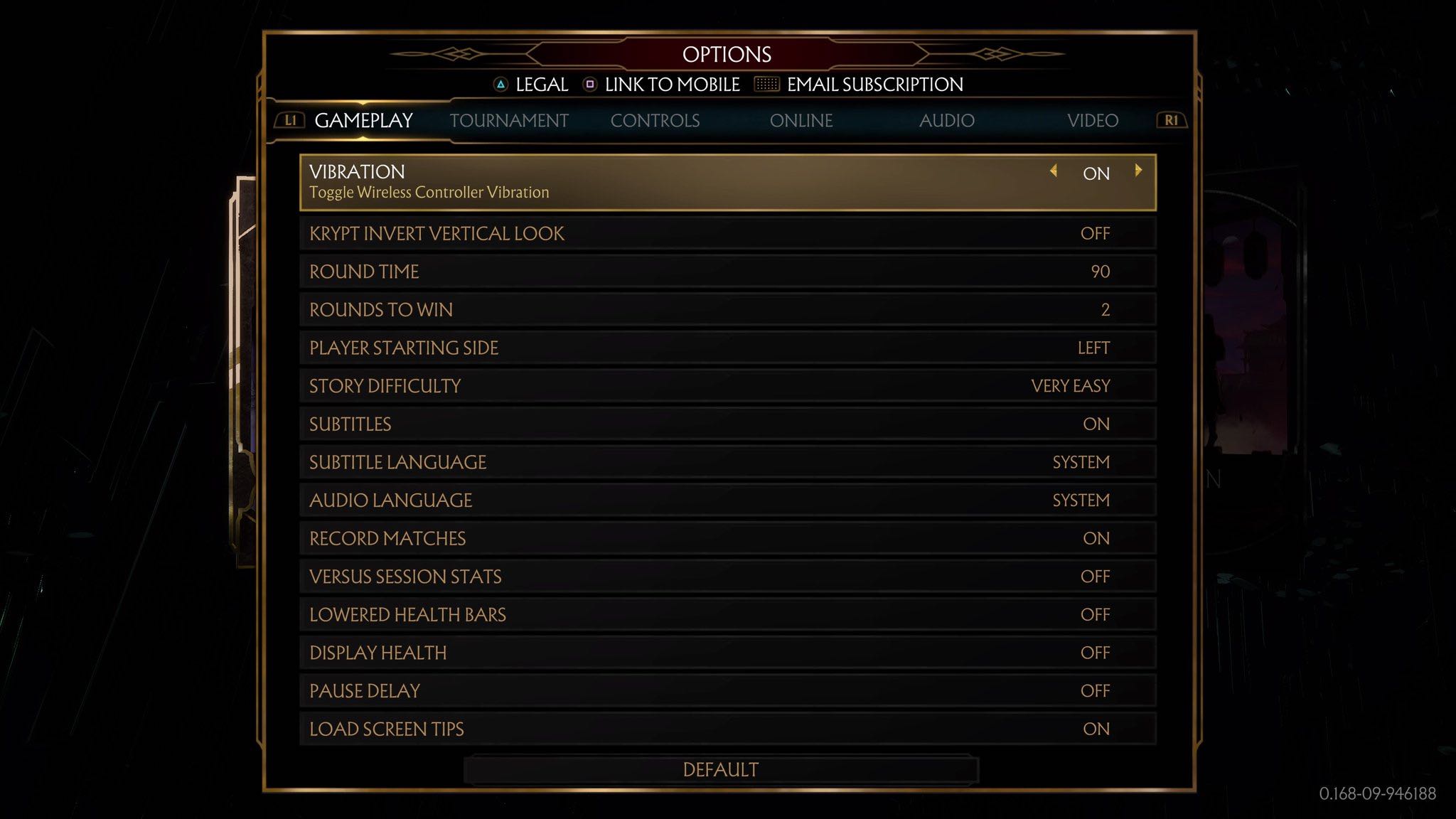Viewport: 1456px width, 819px height.
Task: Select the Krypt Invert Vertical Look row
Action: 727,234
